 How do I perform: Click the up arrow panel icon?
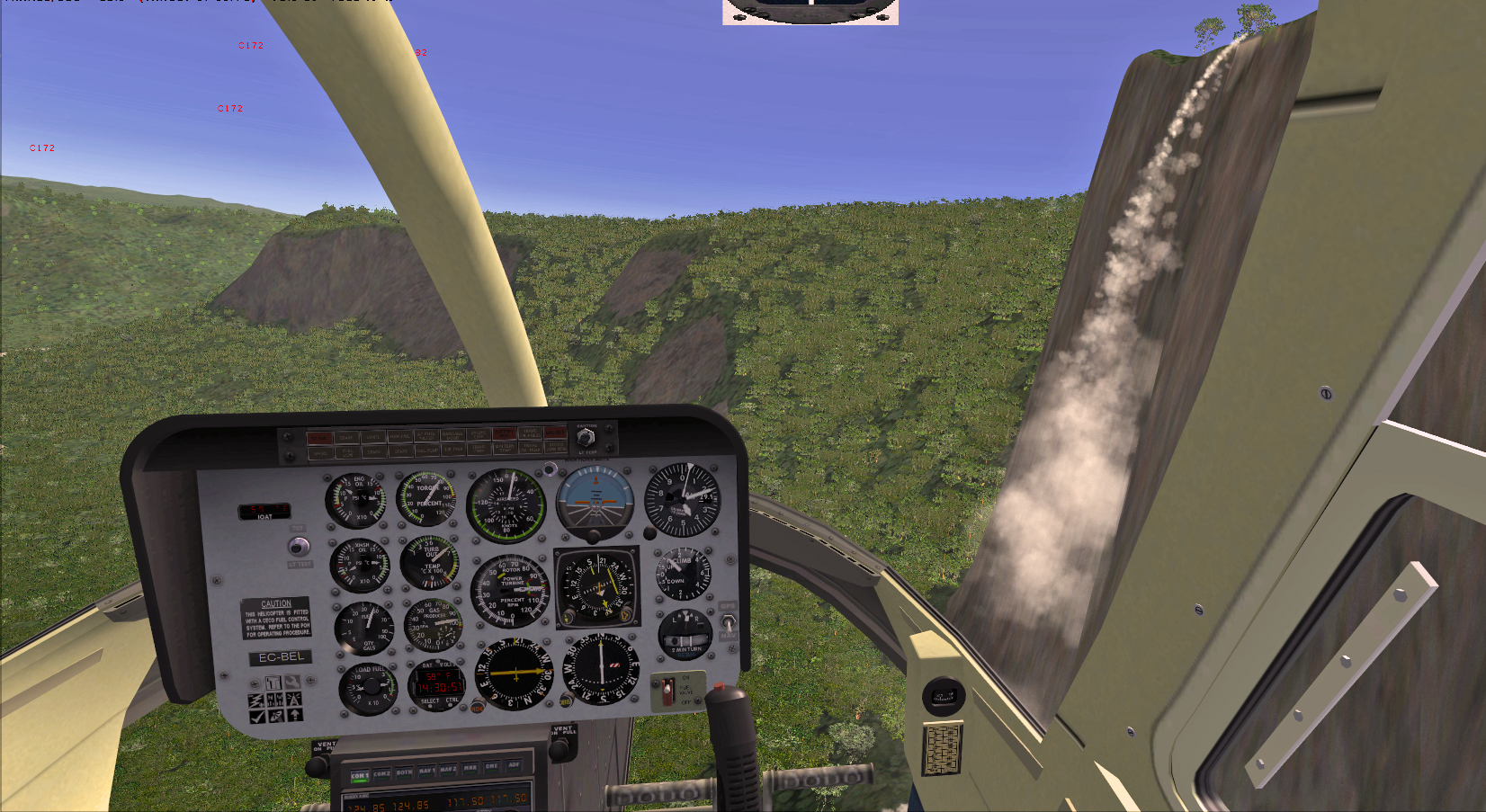click(294, 715)
